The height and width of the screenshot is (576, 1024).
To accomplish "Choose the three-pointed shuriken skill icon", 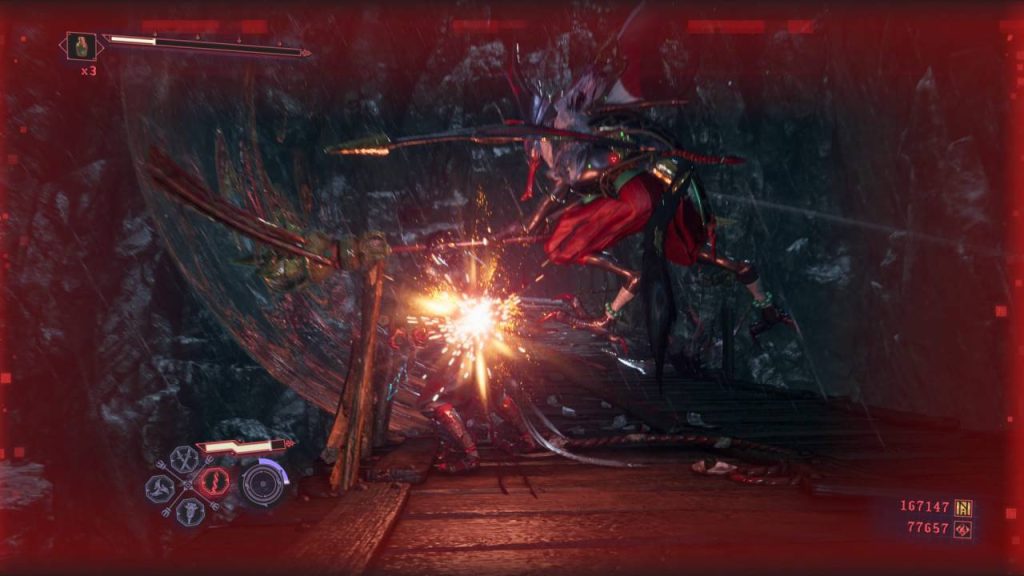I will point(160,488).
